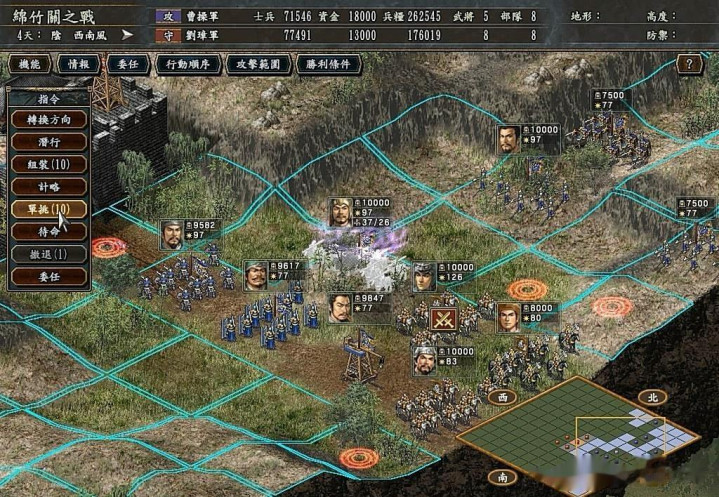The width and height of the screenshot is (719, 497).
Task: Toggle the 攻撃範囲 attack range display
Action: [259, 64]
